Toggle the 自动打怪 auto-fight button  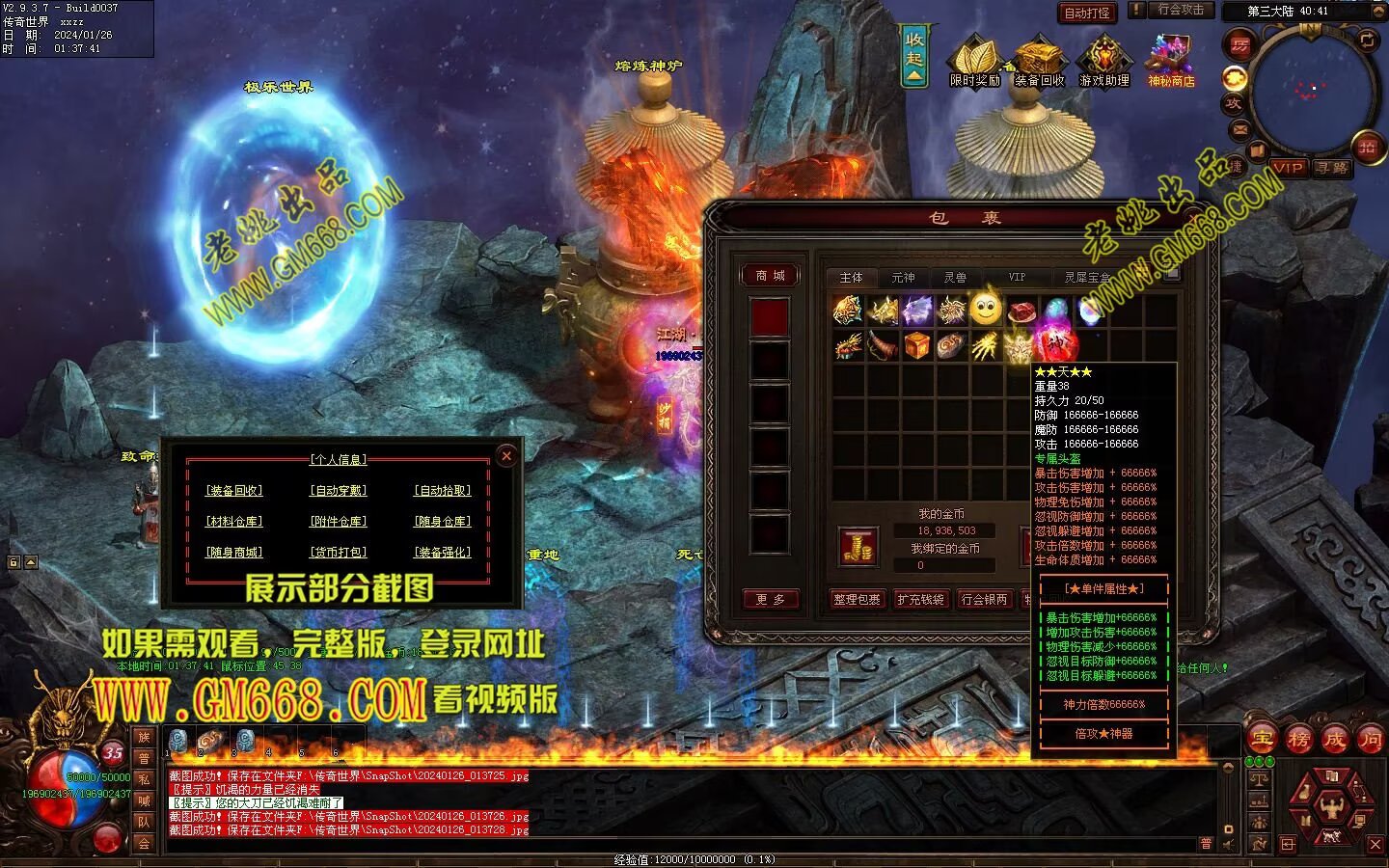pyautogui.click(x=1087, y=13)
